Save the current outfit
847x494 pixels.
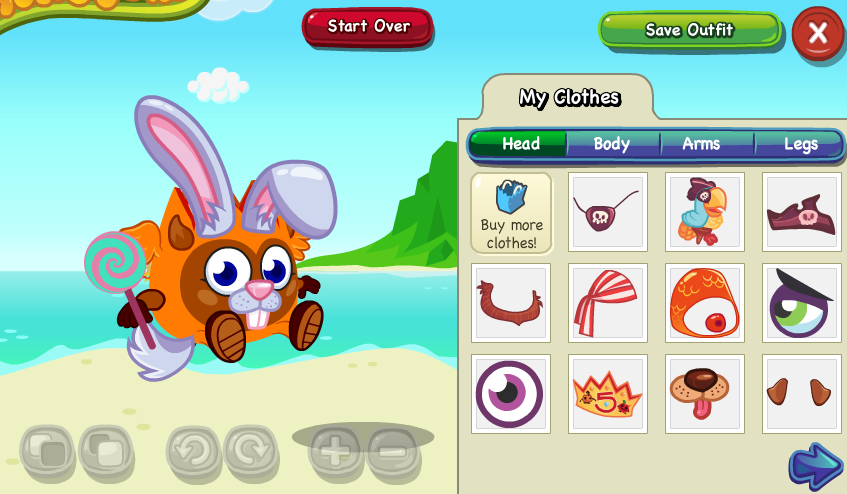689,30
